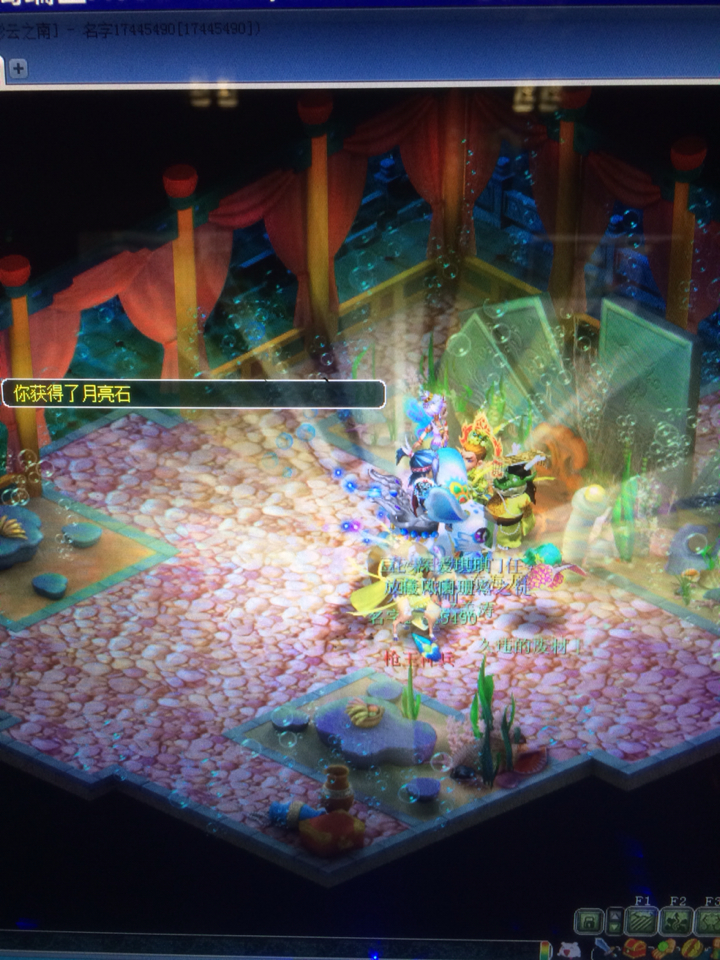The height and width of the screenshot is (960, 720).
Task: Open the red treasure chest inventory icon
Action: [x=634, y=949]
